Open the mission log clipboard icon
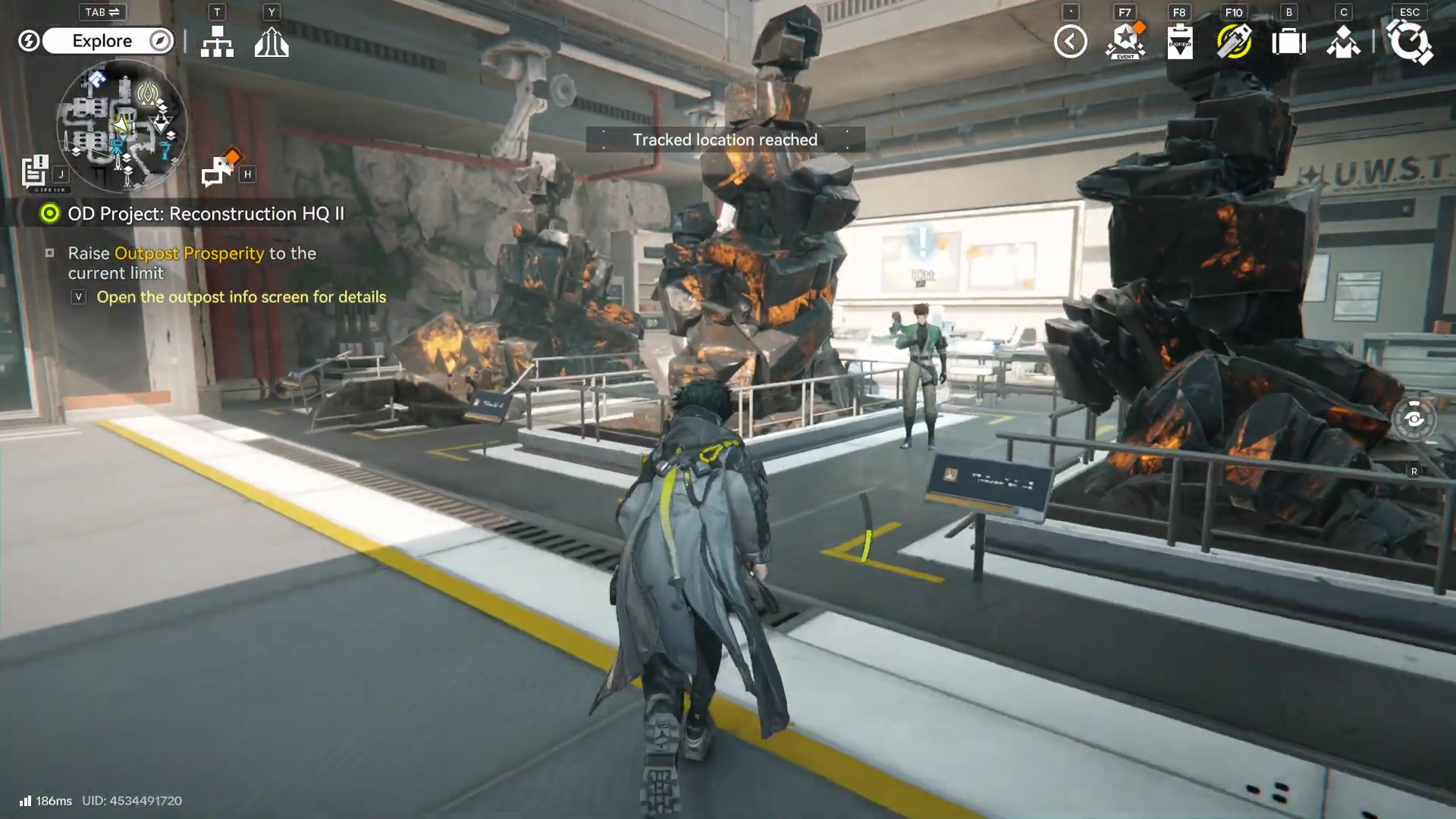 pos(35,171)
